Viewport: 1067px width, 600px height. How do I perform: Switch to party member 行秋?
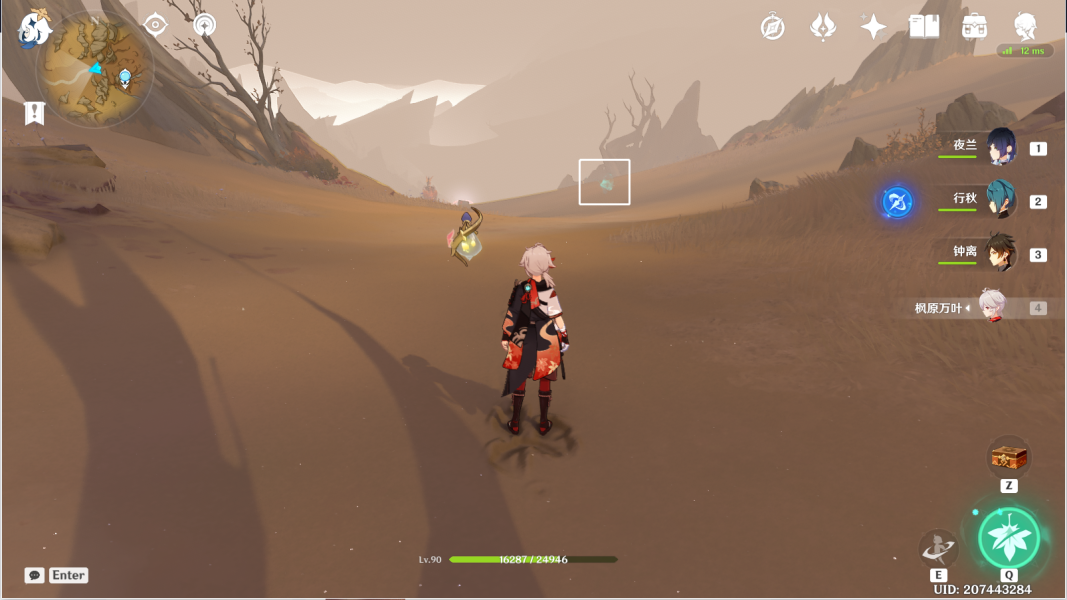coord(1000,200)
